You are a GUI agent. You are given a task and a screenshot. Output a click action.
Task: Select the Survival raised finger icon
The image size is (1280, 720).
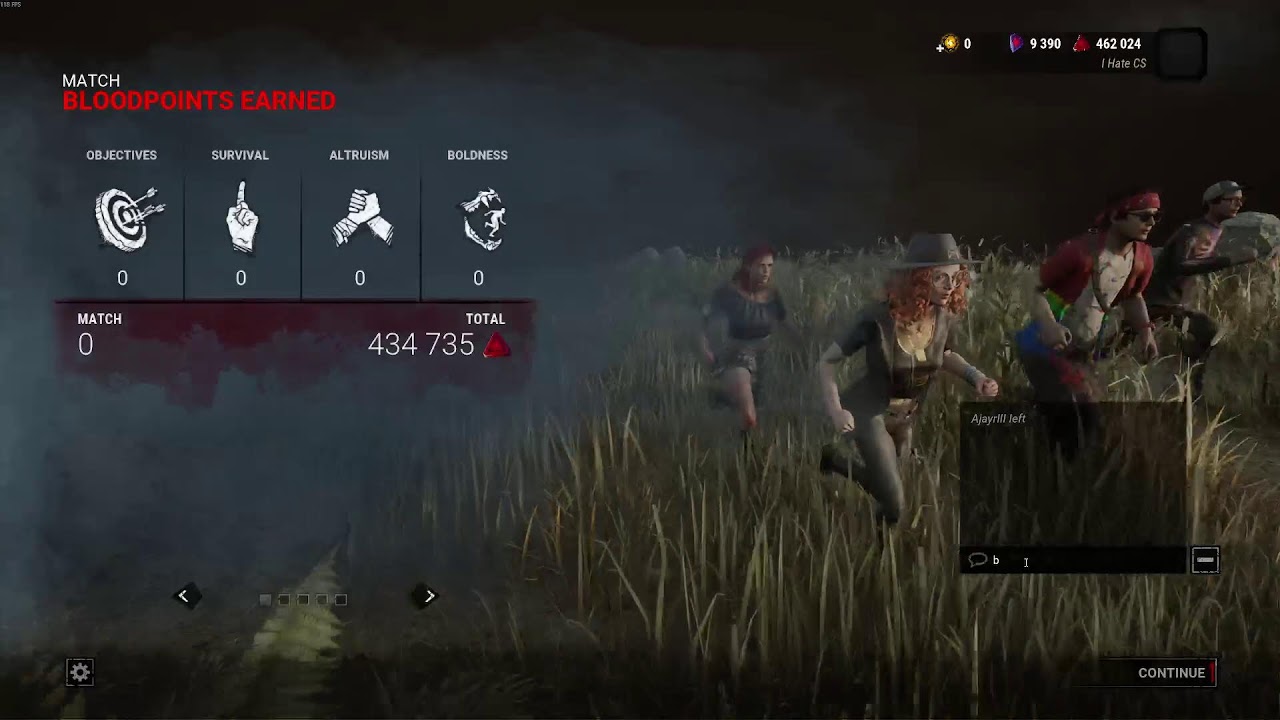pyautogui.click(x=240, y=217)
